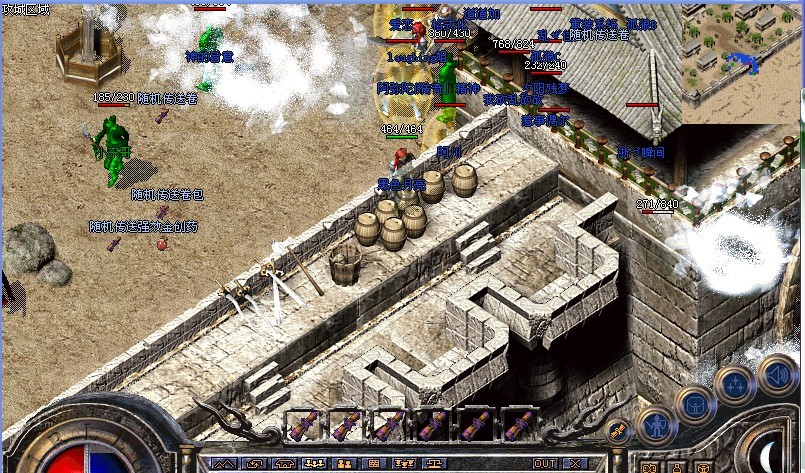Click the telephone-shaped icon on the bottom bar
The height and width of the screenshot is (473, 805).
point(283,464)
